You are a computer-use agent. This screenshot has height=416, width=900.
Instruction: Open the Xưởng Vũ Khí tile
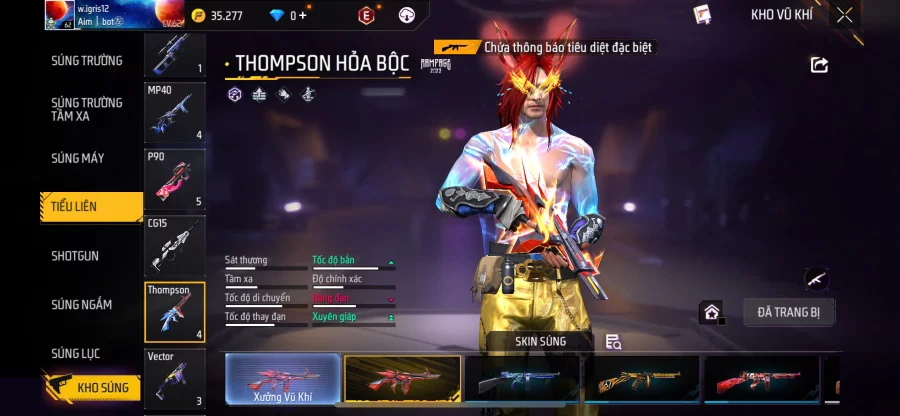click(x=282, y=380)
